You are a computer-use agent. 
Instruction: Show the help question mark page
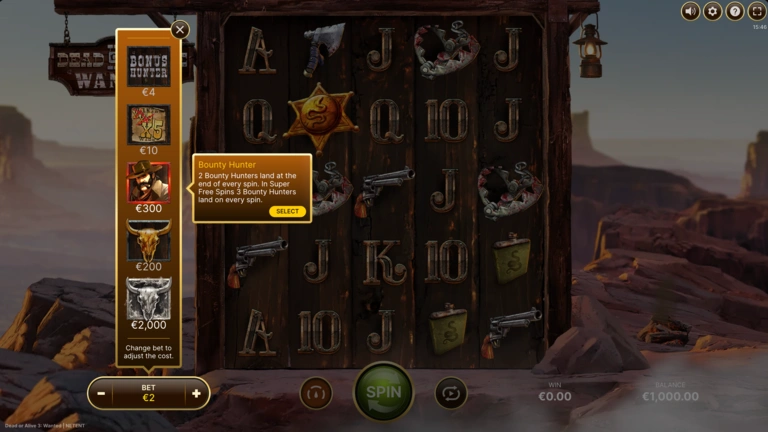[734, 11]
